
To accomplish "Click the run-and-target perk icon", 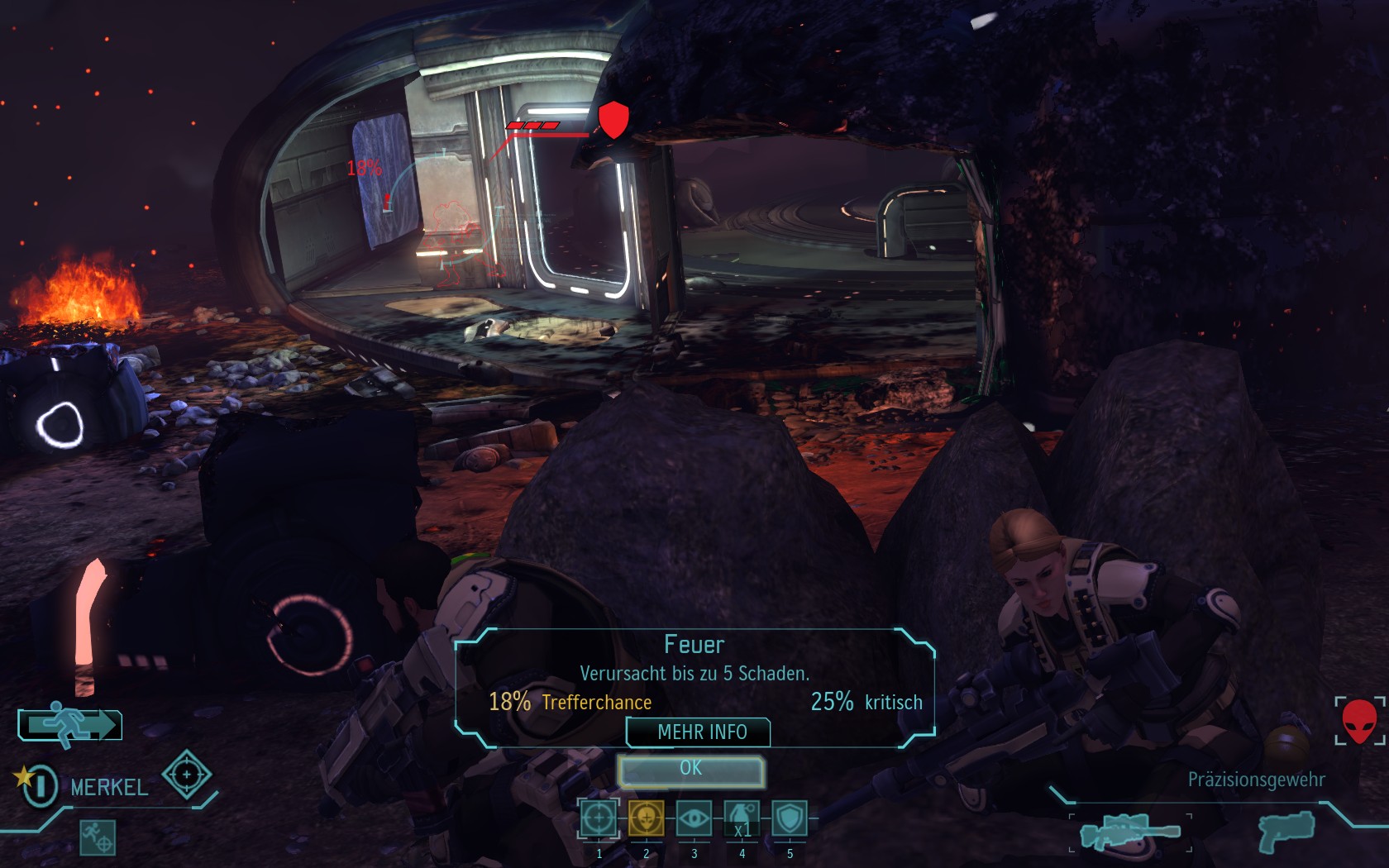I will click(x=97, y=837).
